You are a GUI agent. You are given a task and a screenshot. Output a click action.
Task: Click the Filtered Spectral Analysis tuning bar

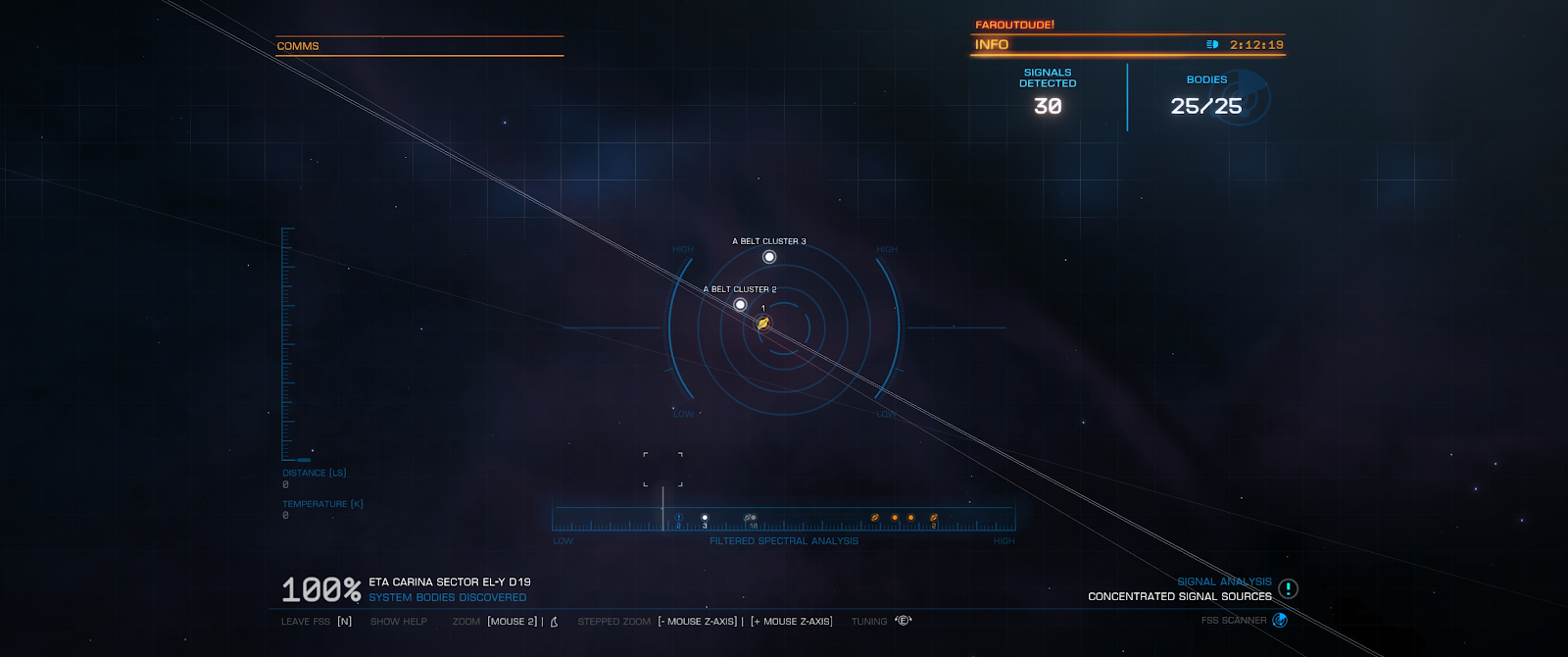[x=784, y=520]
